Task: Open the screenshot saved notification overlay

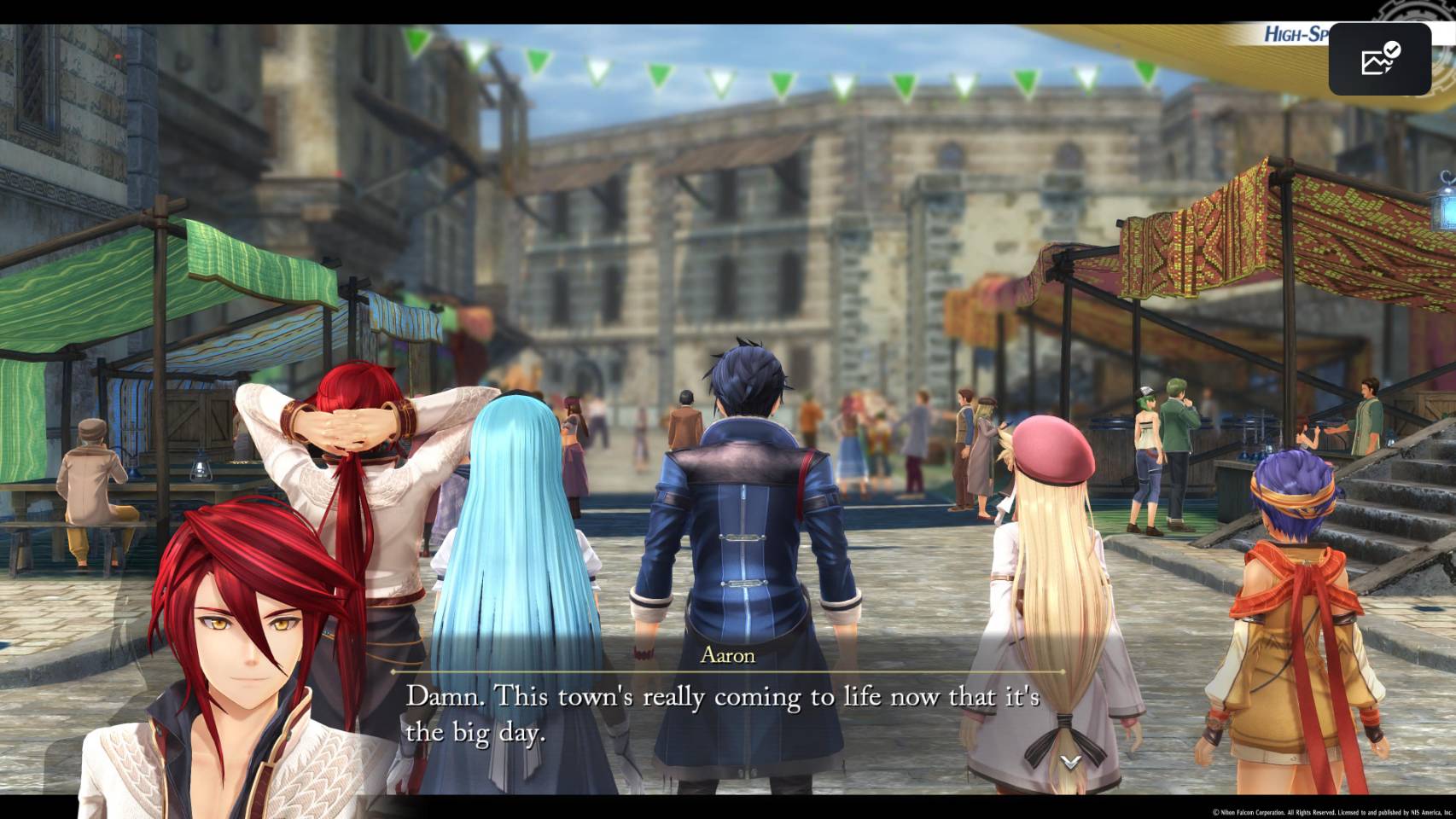Action: pyautogui.click(x=1379, y=59)
